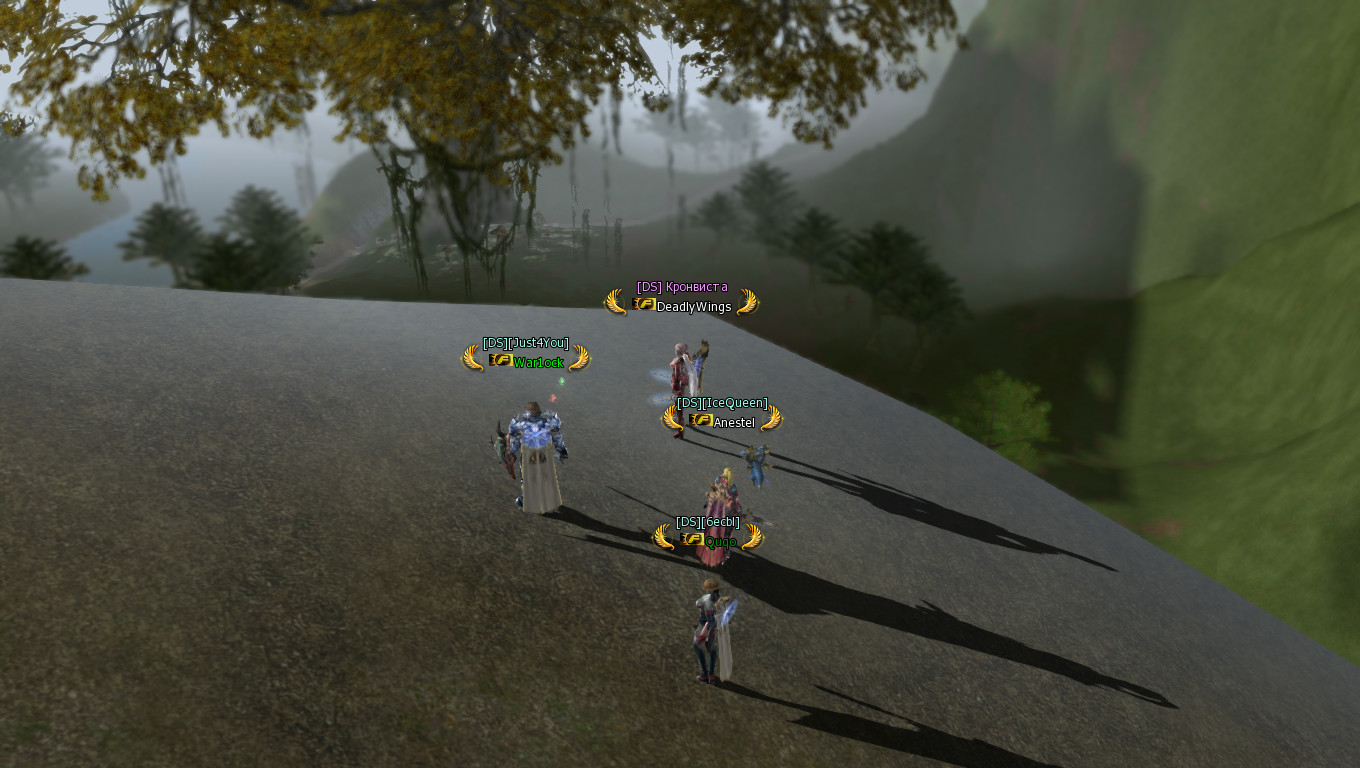Target the War1ock player name label

click(x=538, y=362)
